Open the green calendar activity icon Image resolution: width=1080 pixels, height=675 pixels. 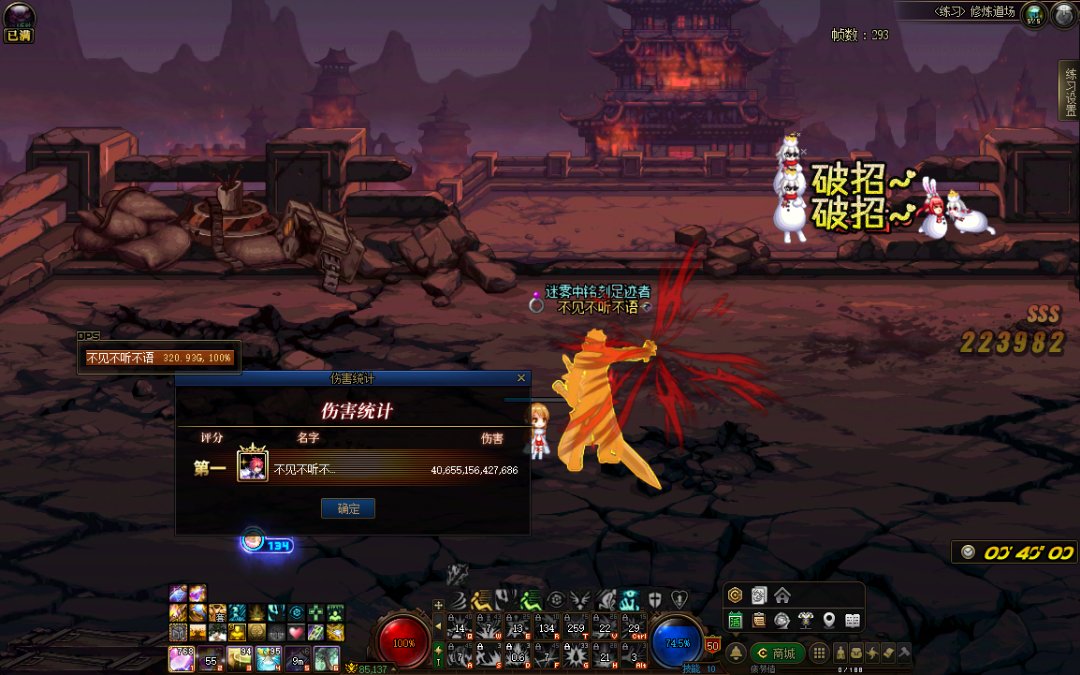(x=735, y=621)
